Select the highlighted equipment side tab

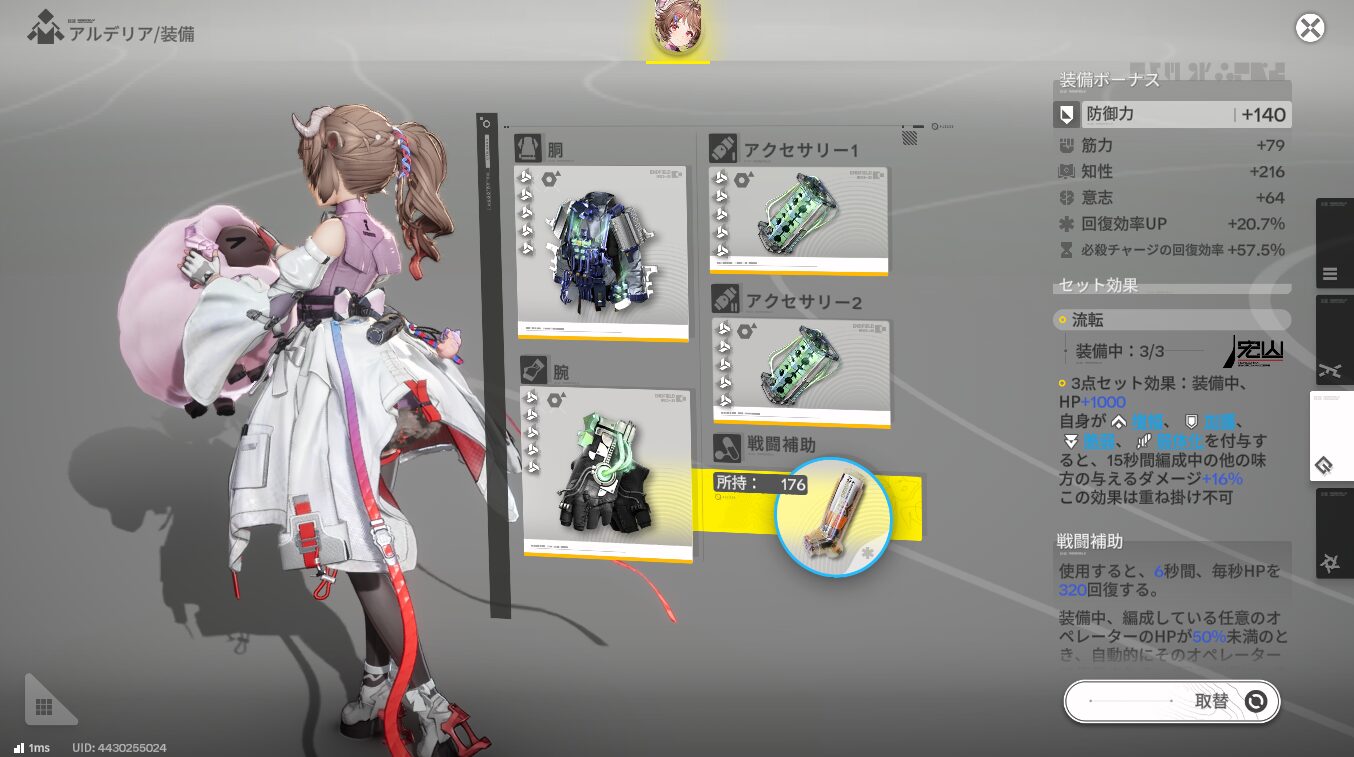tap(1330, 466)
